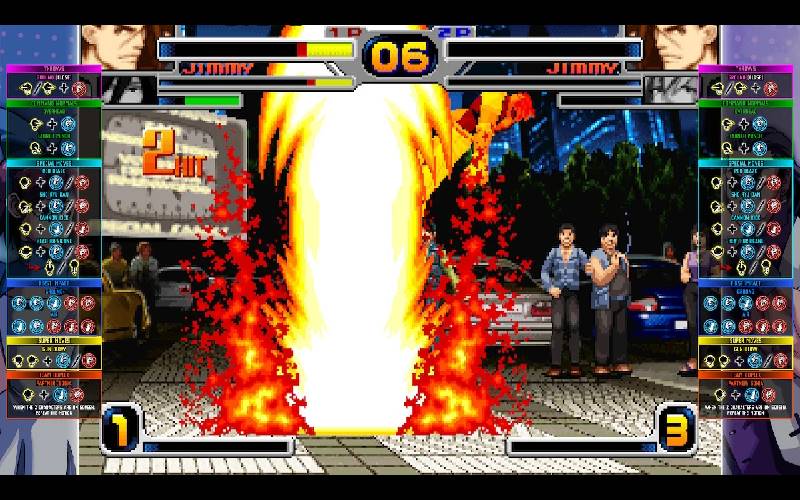This screenshot has height=500, width=800.
Task: Show player 1's Super Moves entry
Action: [x=54, y=340]
